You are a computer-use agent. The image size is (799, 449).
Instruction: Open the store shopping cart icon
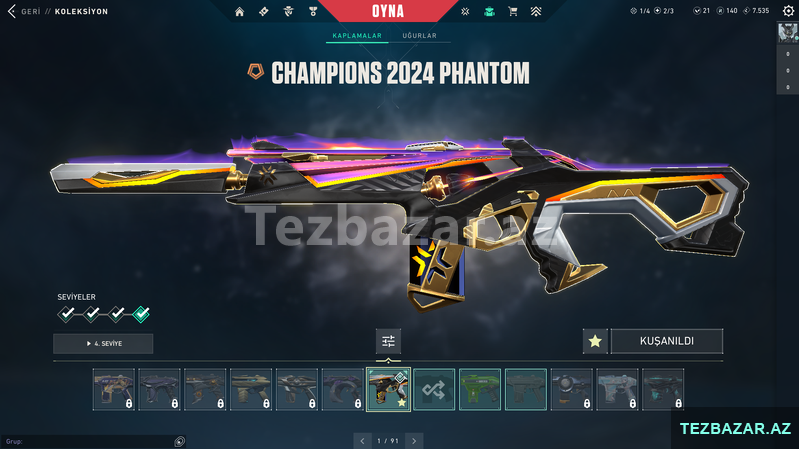coord(513,12)
